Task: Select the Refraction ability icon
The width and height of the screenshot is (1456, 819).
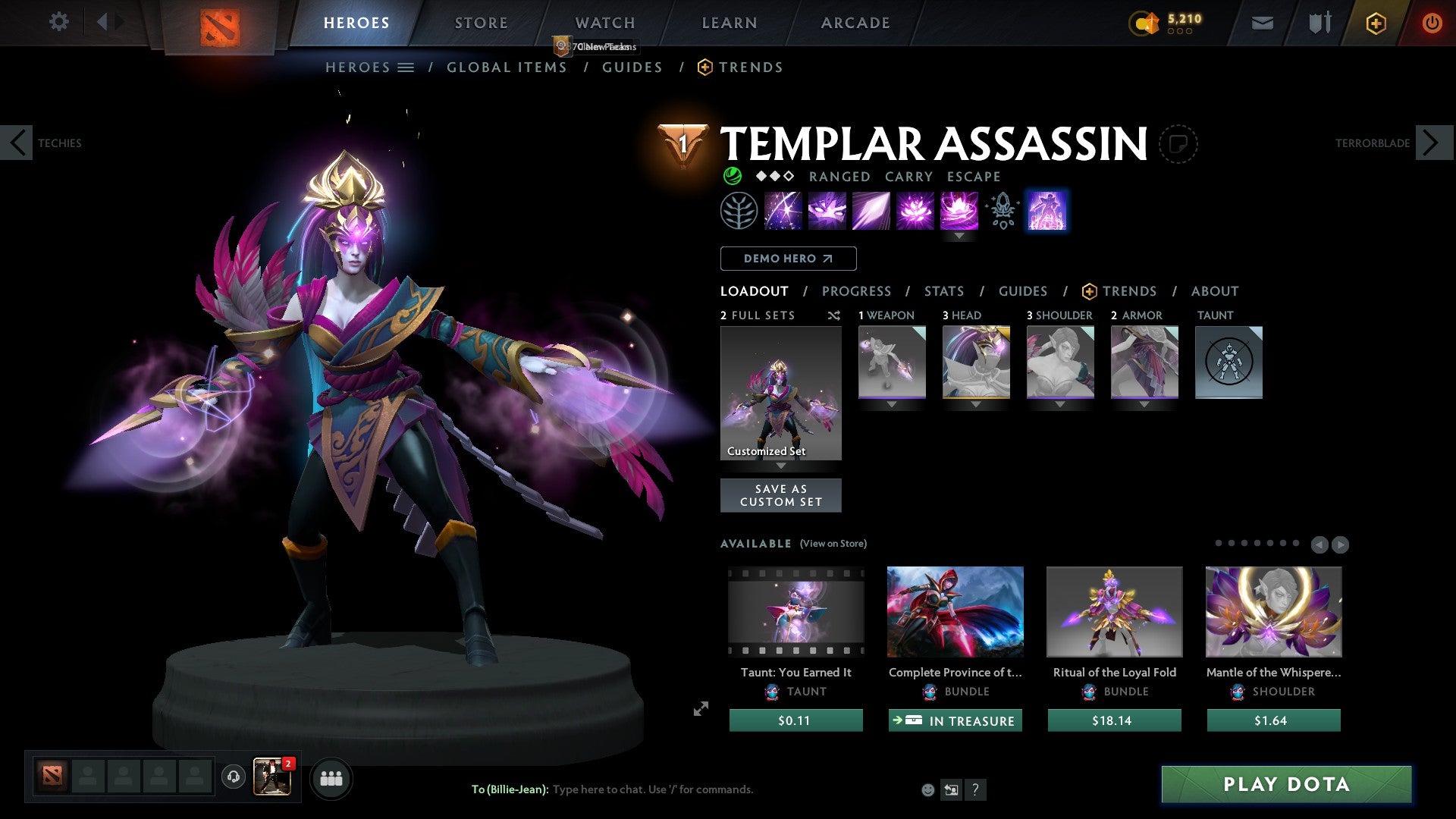Action: (x=783, y=210)
